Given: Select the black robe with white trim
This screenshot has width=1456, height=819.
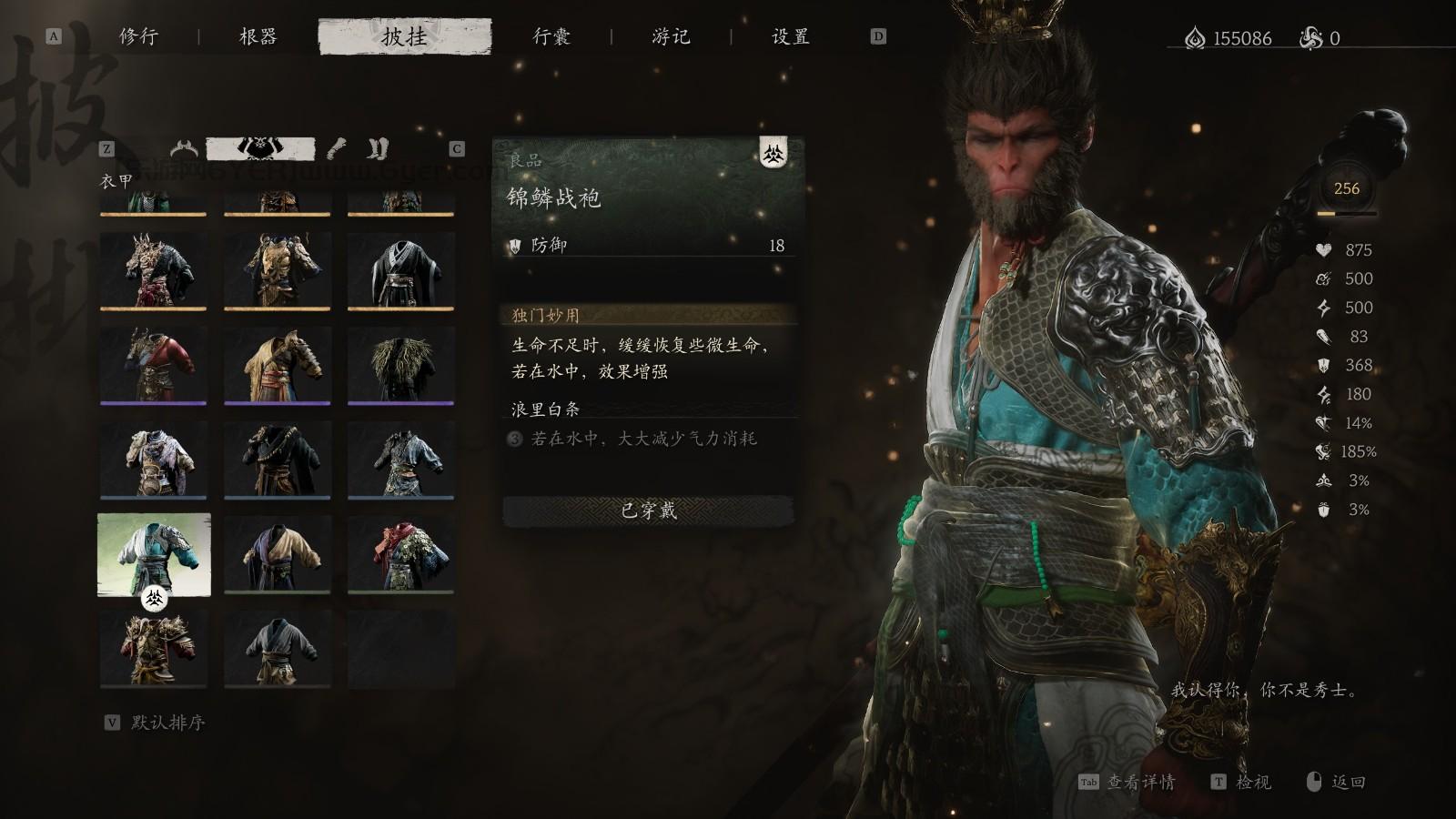Looking at the screenshot, I should [400, 270].
